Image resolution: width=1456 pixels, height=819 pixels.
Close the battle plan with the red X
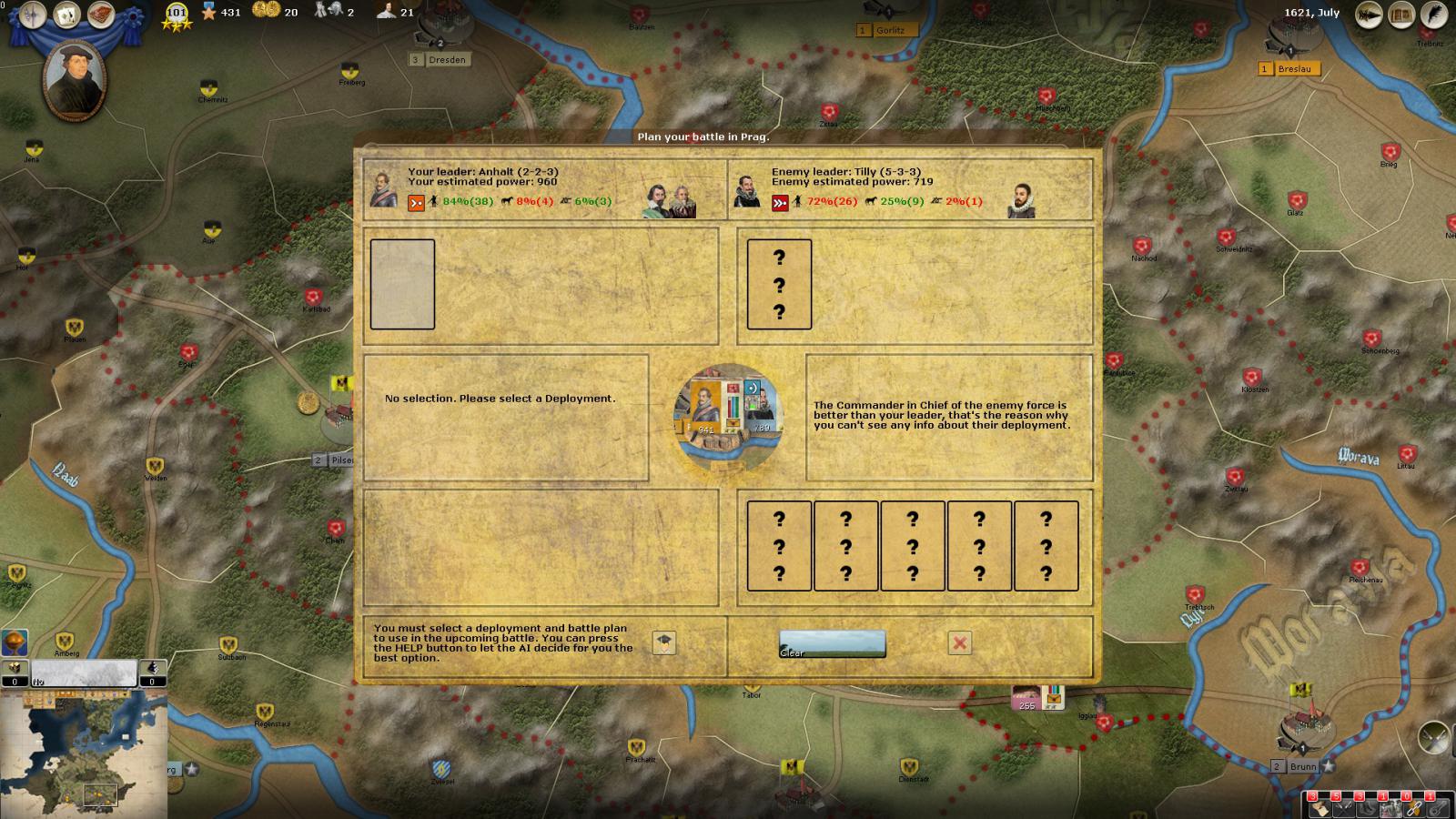(959, 643)
